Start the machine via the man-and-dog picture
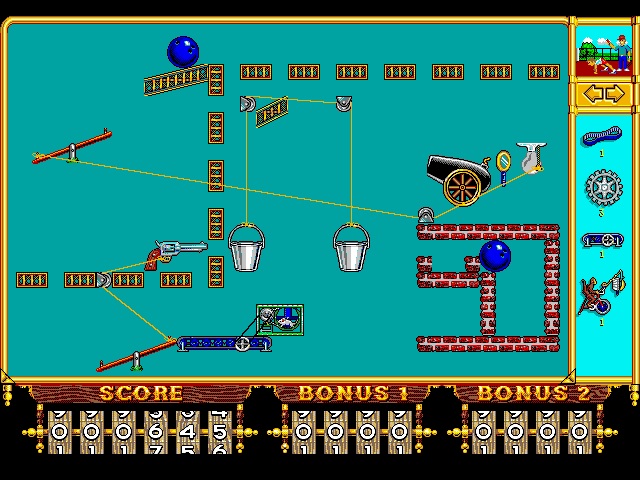The height and width of the screenshot is (480, 640). tap(603, 51)
